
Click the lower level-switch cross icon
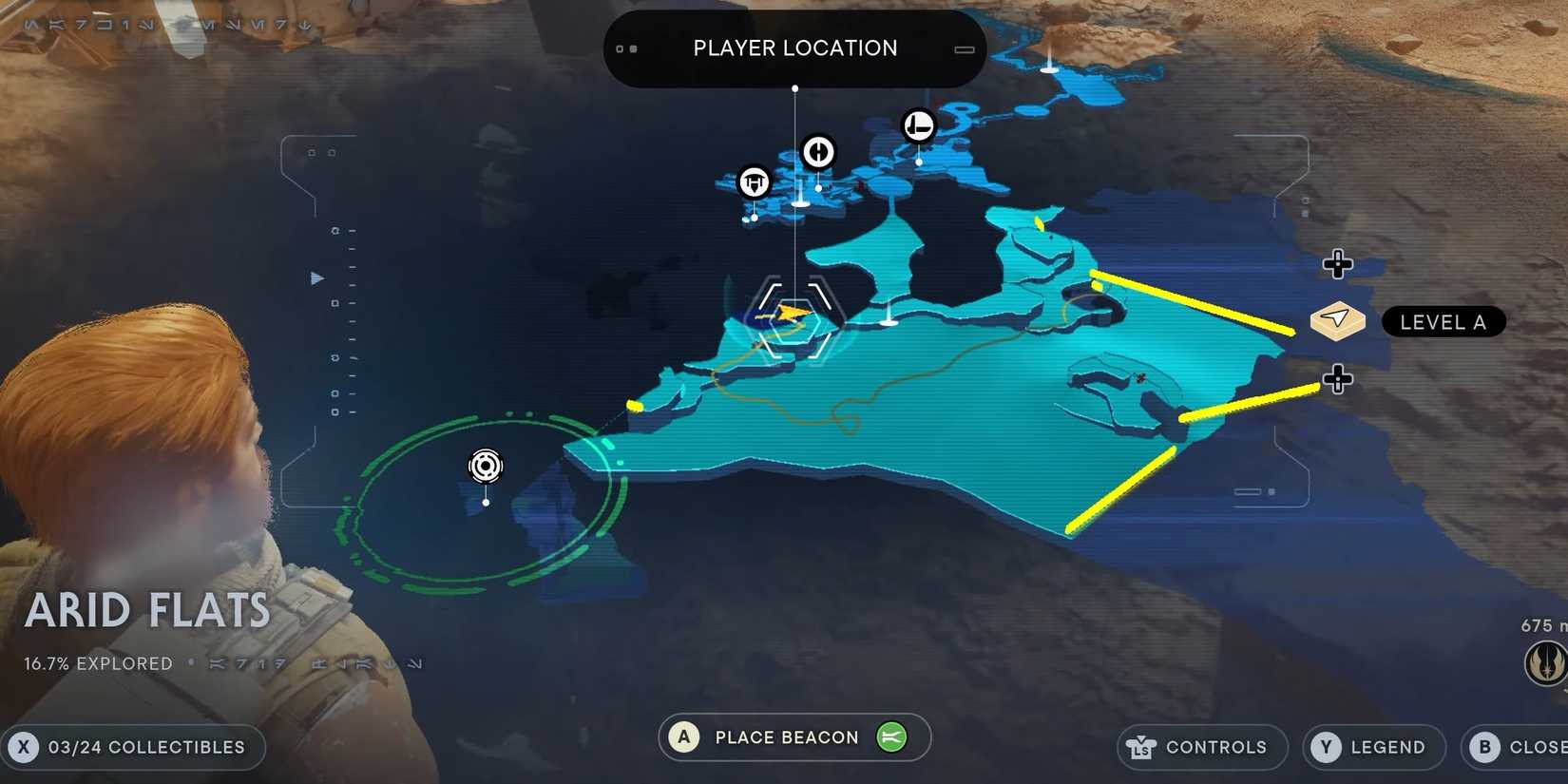coord(1338,379)
